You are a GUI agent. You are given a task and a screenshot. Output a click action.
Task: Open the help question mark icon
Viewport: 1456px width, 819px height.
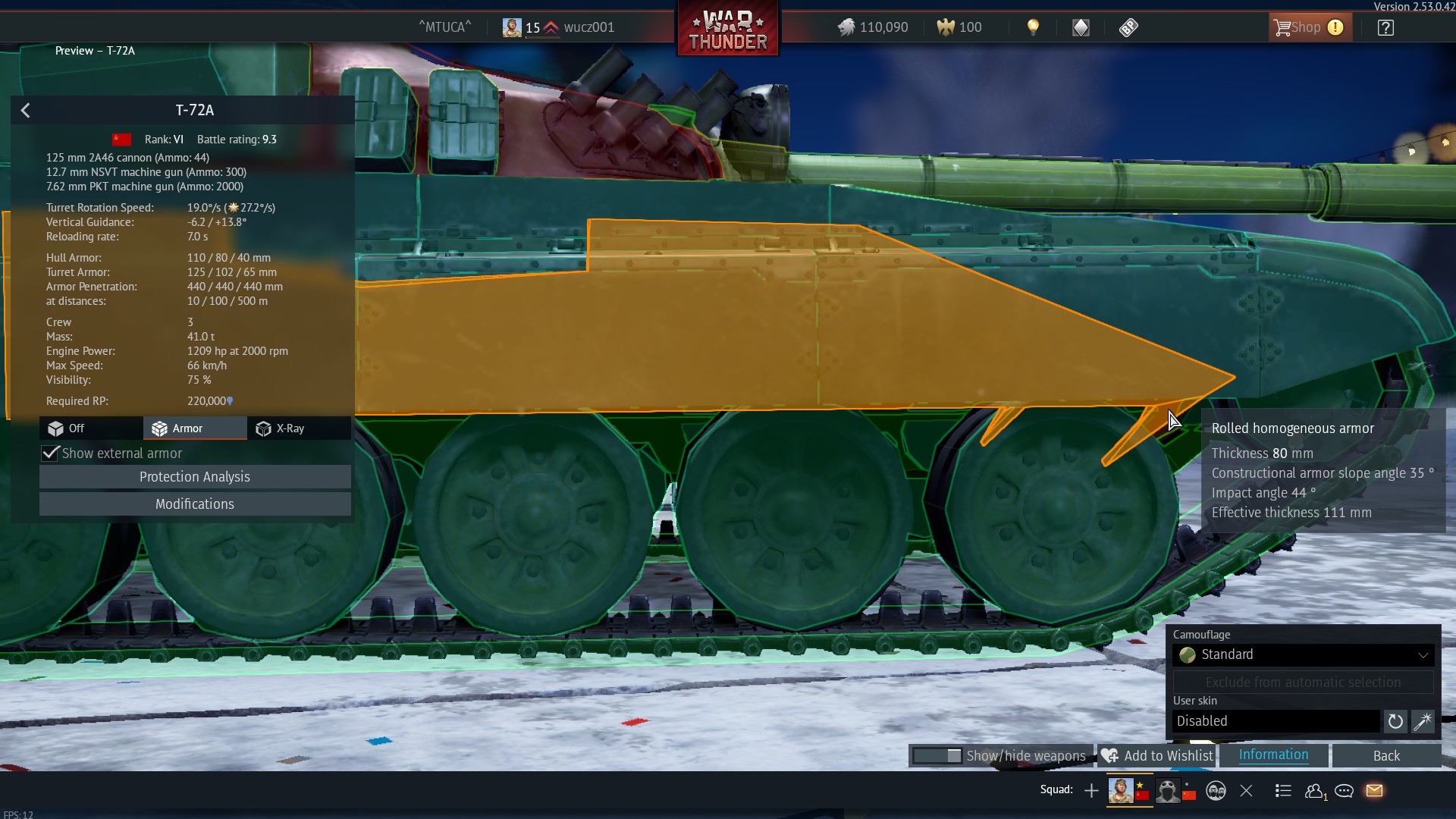pos(1385,27)
